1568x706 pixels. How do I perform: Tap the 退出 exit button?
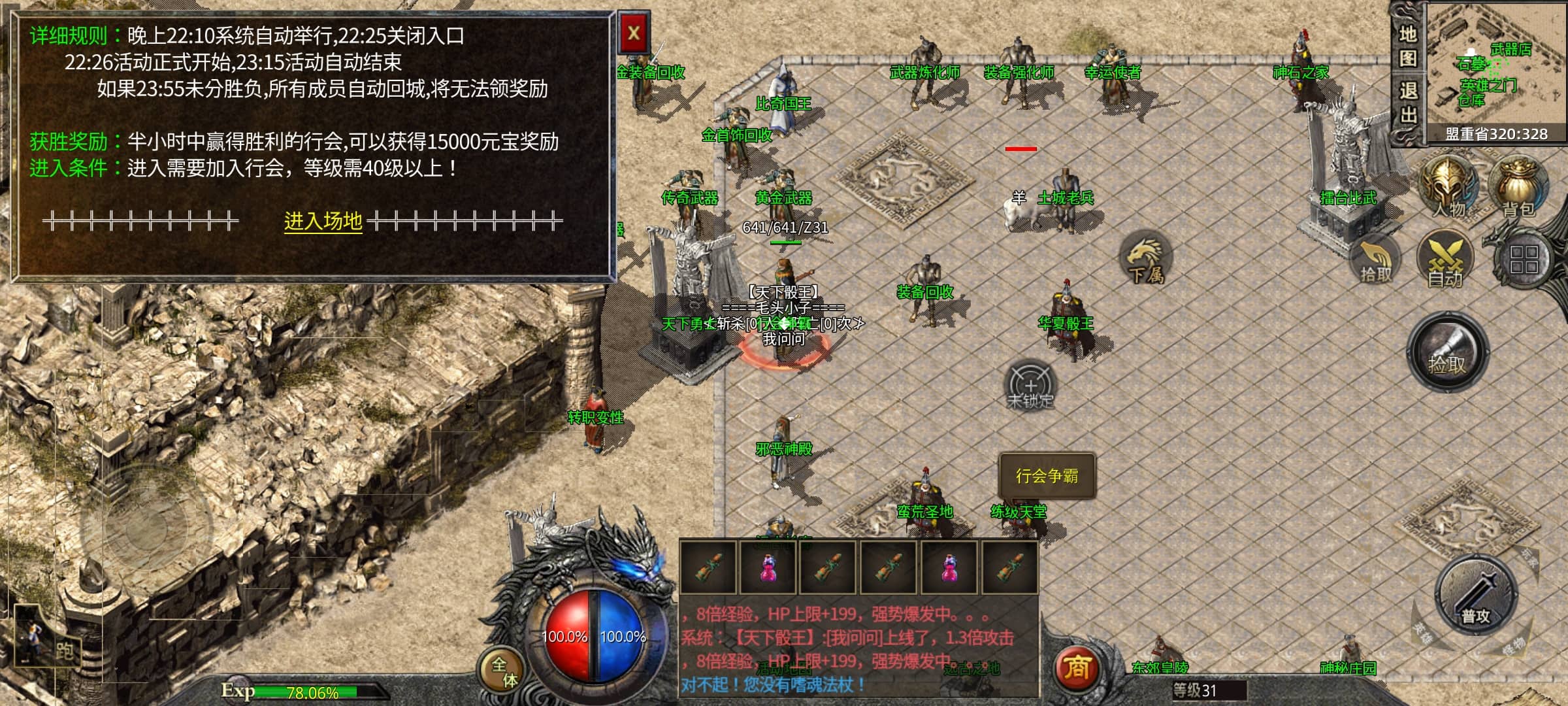(x=1408, y=101)
